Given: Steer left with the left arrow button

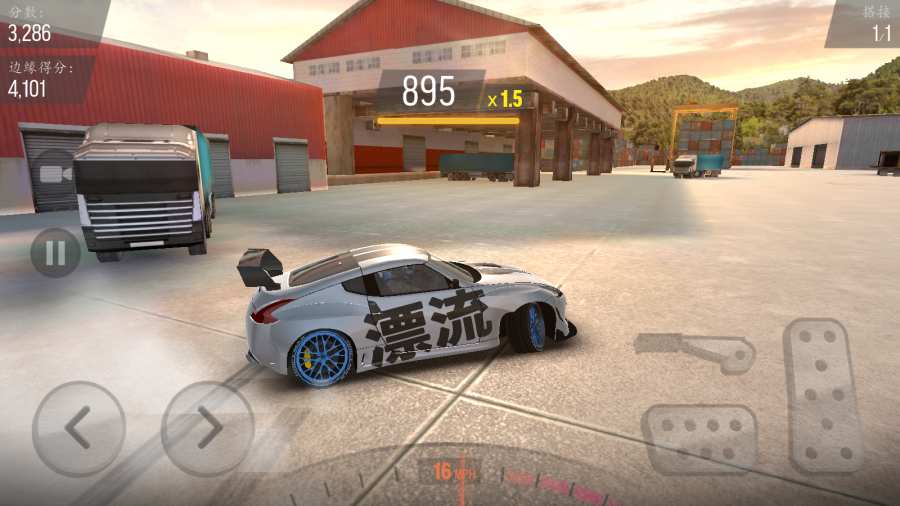Looking at the screenshot, I should tap(78, 428).
